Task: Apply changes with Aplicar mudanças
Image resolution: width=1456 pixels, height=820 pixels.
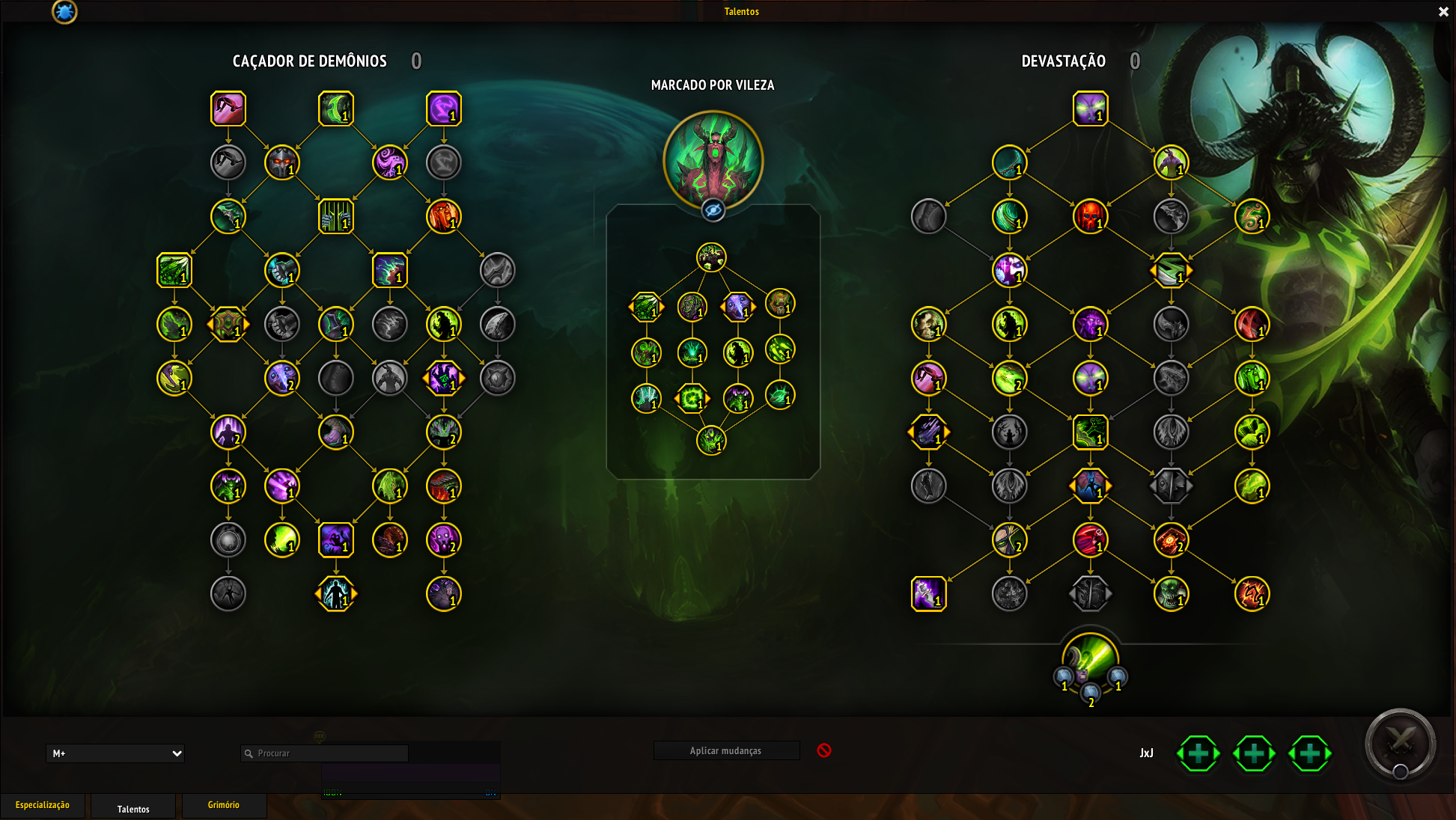Action: click(x=725, y=750)
